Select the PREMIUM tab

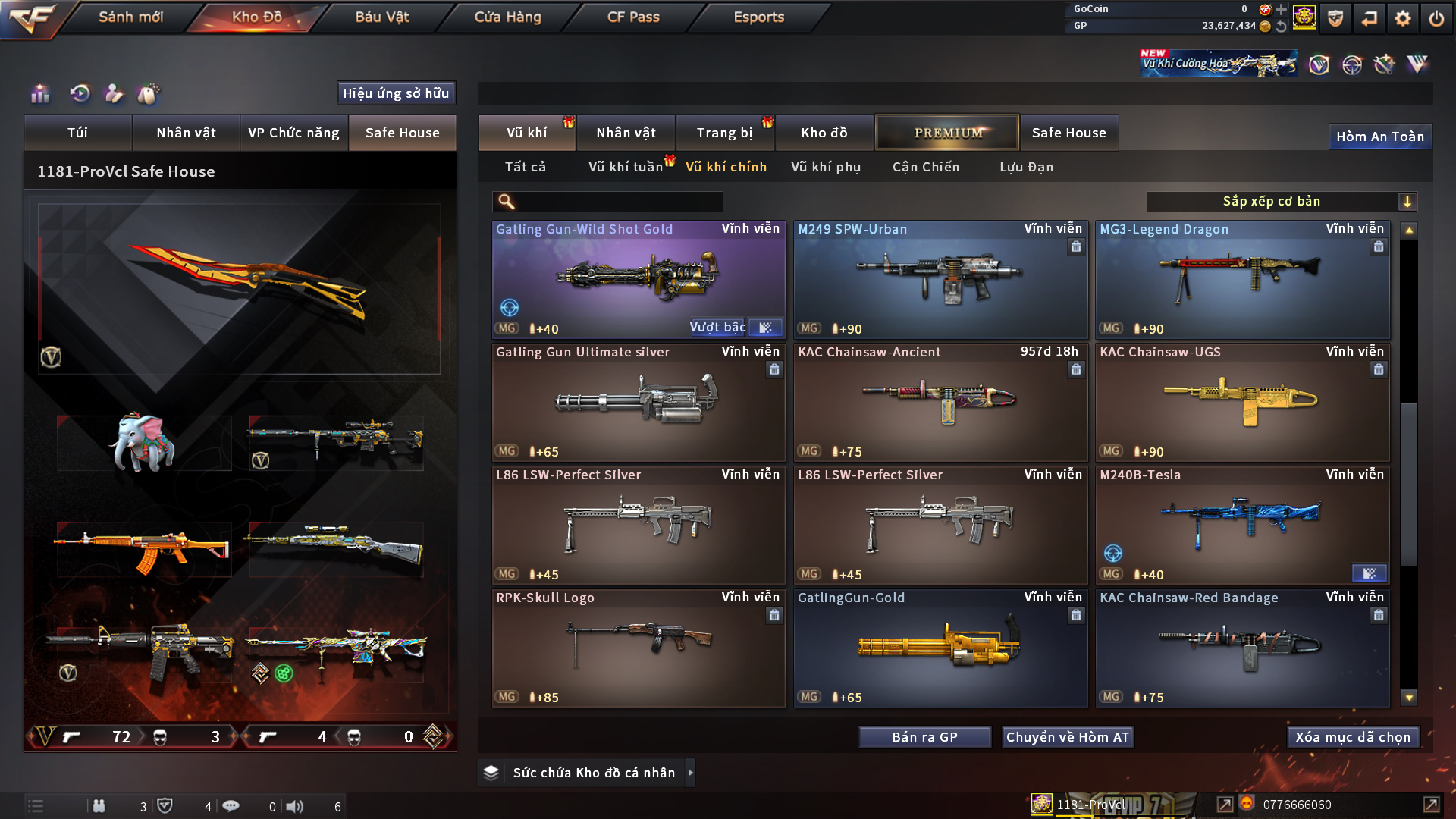pyautogui.click(x=947, y=133)
